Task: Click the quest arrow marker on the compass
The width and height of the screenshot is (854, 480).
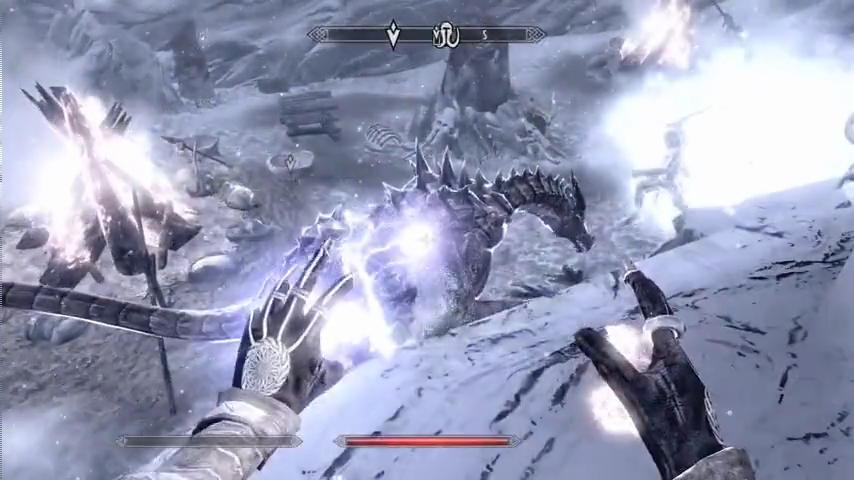Action: (x=393, y=36)
